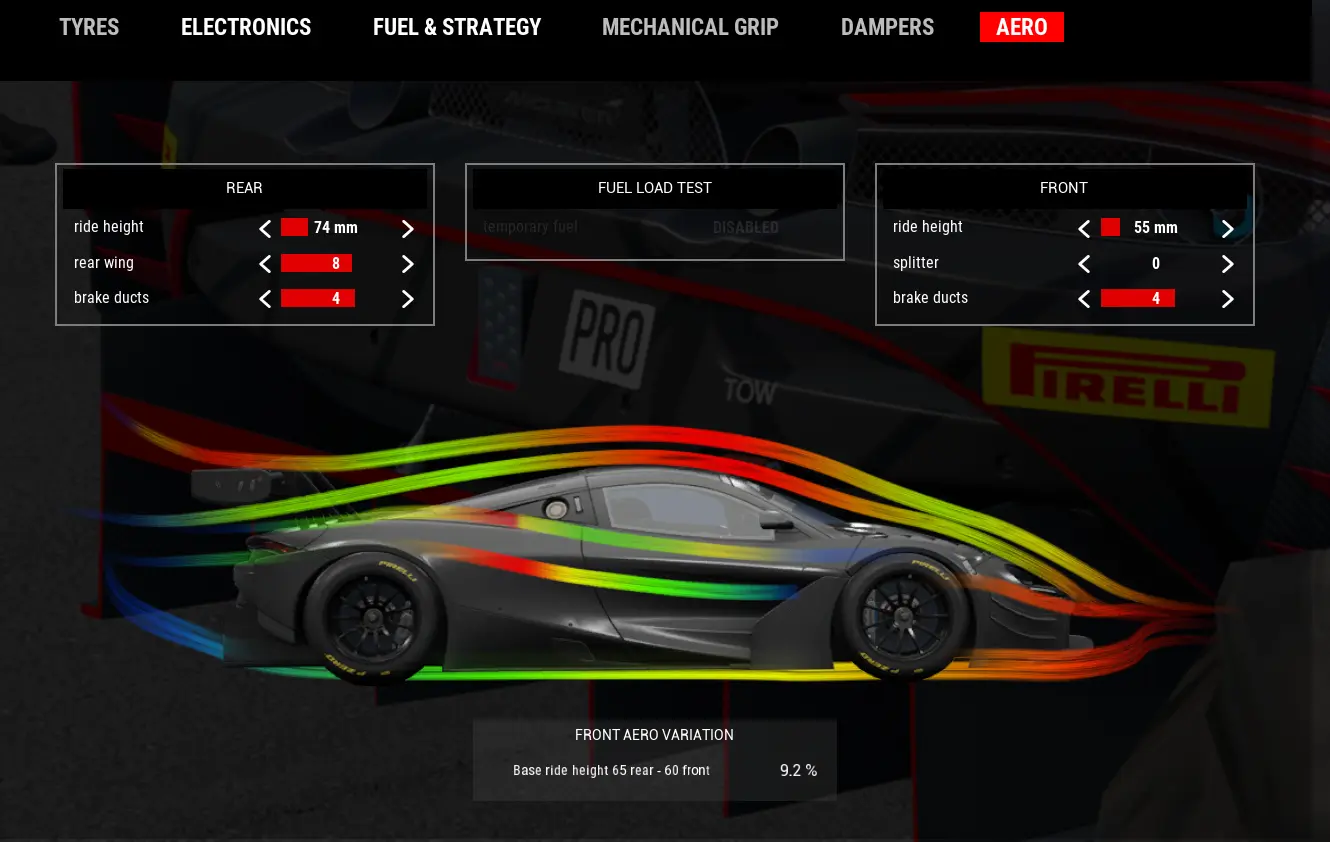
Task: Increase rear ride height with right arrow
Action: click(x=407, y=228)
